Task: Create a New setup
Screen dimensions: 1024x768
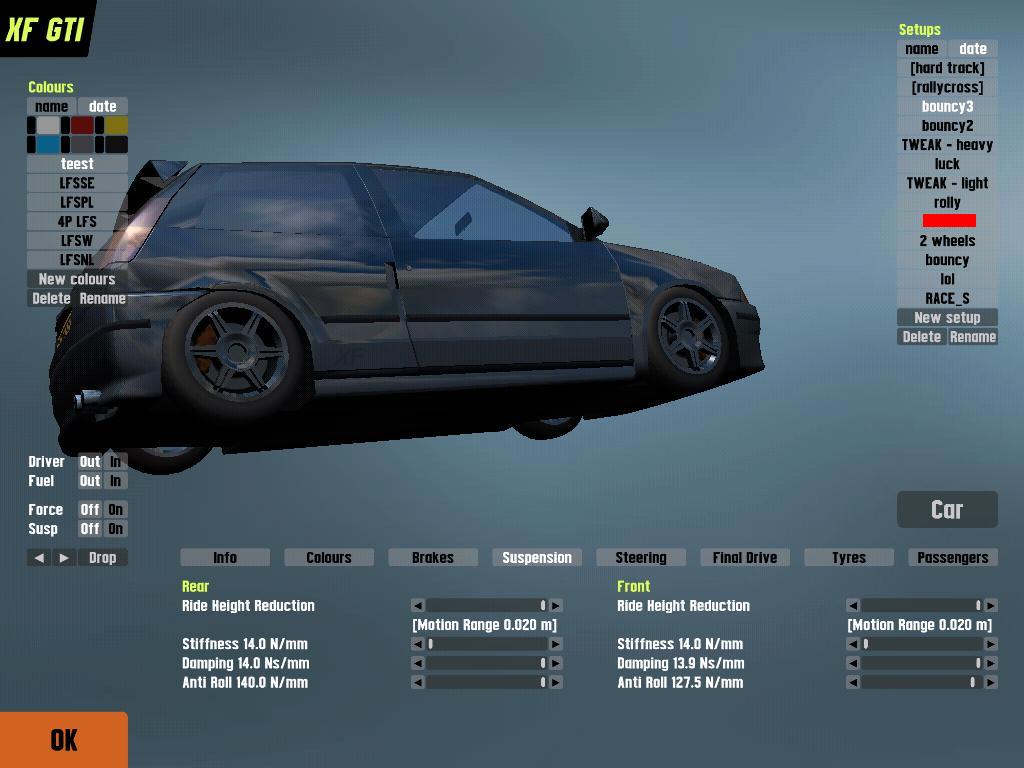Action: (947, 318)
